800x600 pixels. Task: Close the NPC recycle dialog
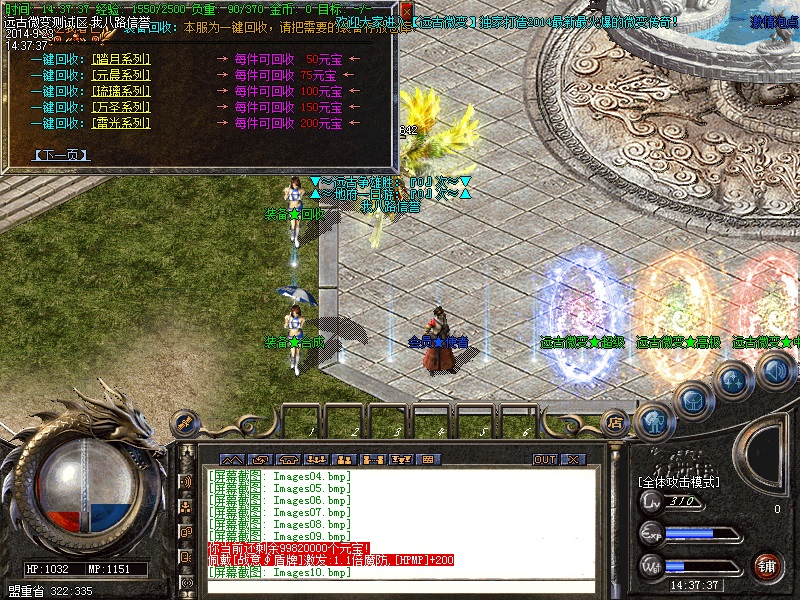[406, 8]
